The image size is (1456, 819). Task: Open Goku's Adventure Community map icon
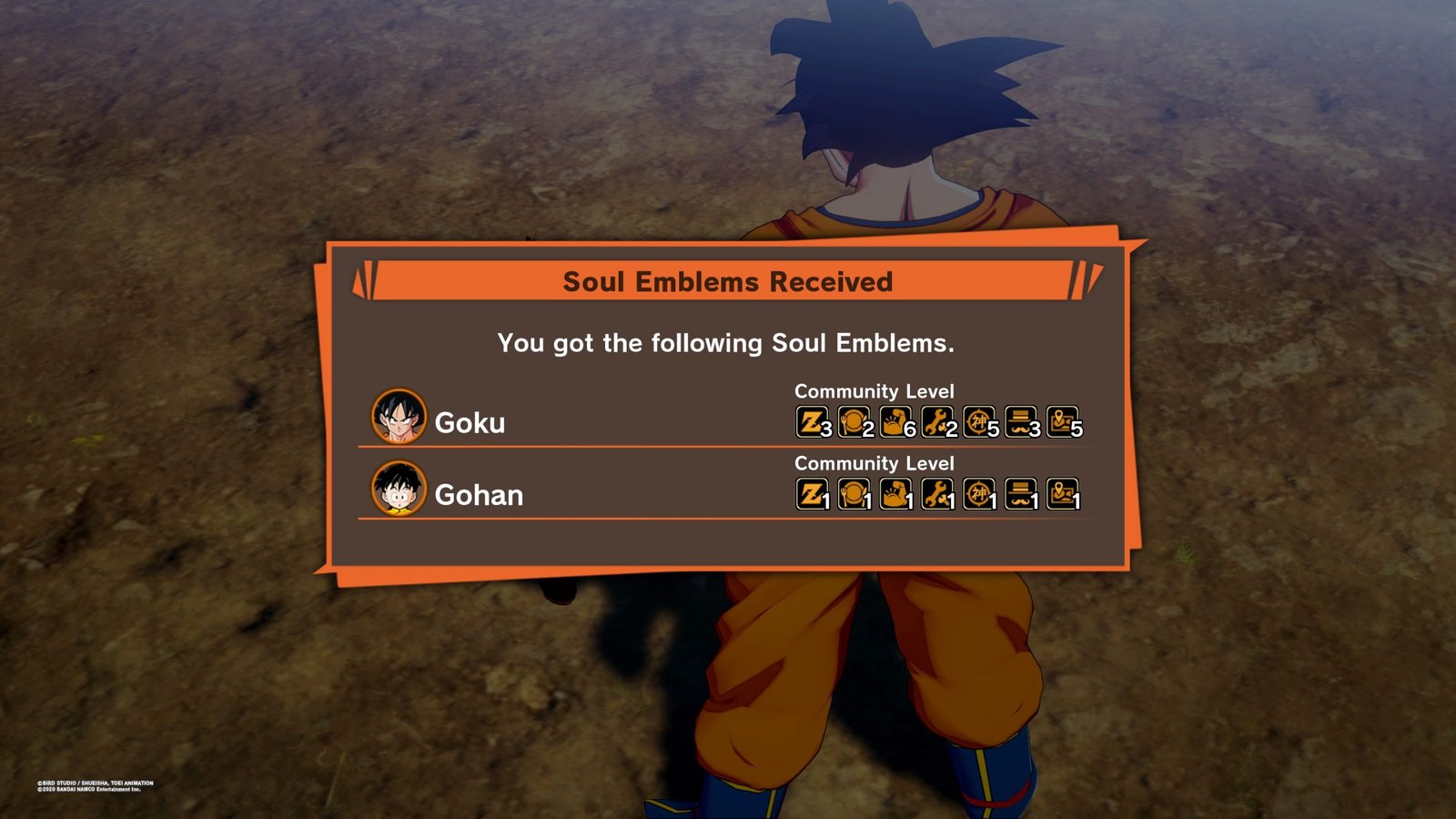pyautogui.click(x=1063, y=421)
